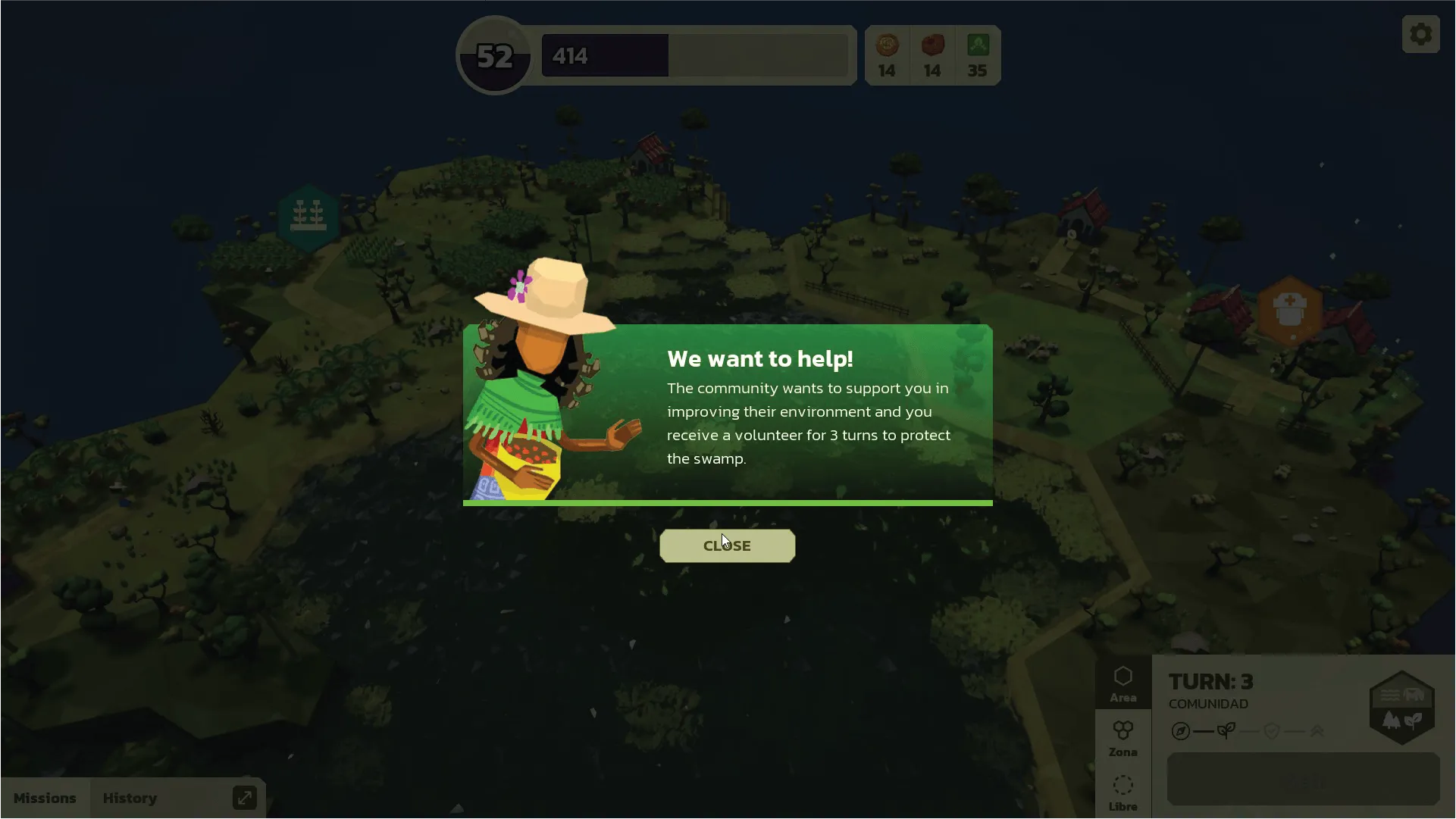
Task: Close the We want to help dialog
Action: 727,545
